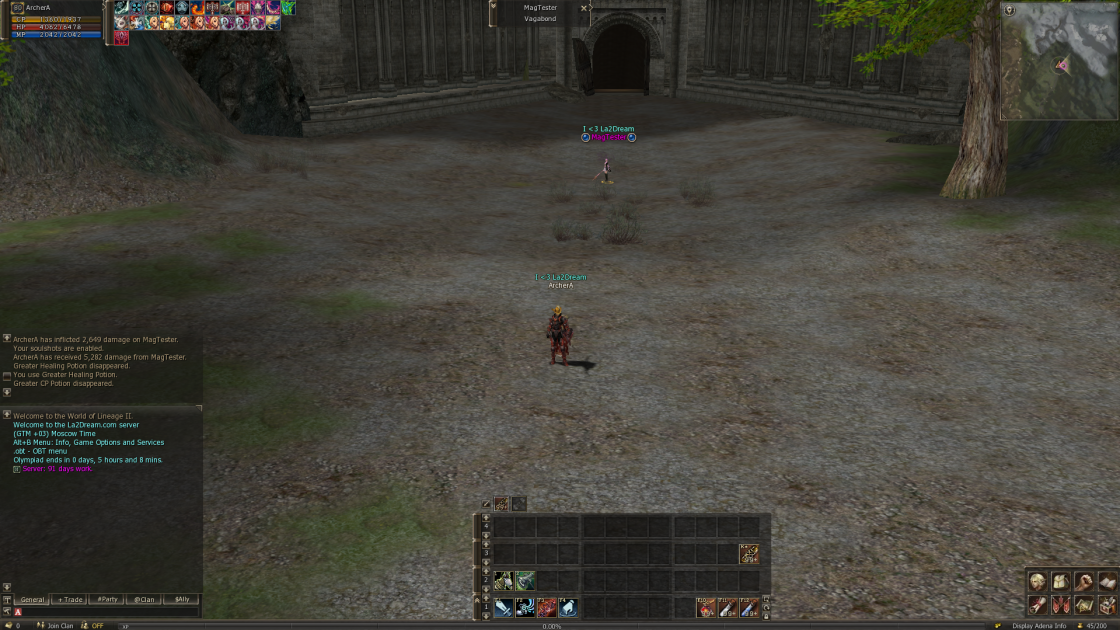
Task: Open the inventory bag icon
Action: pyautogui.click(x=1061, y=581)
